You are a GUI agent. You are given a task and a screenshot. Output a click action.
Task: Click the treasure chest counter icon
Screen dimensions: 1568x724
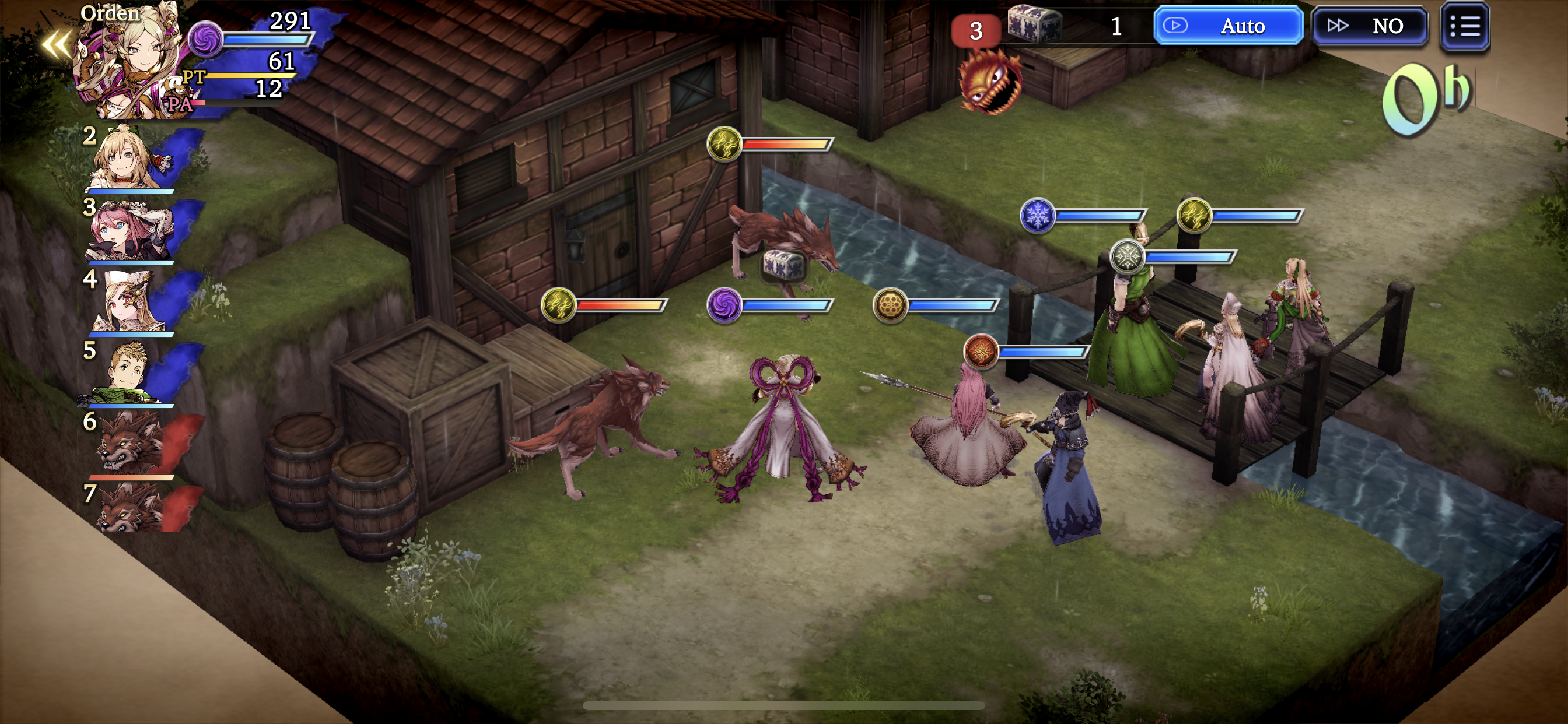1035,25
